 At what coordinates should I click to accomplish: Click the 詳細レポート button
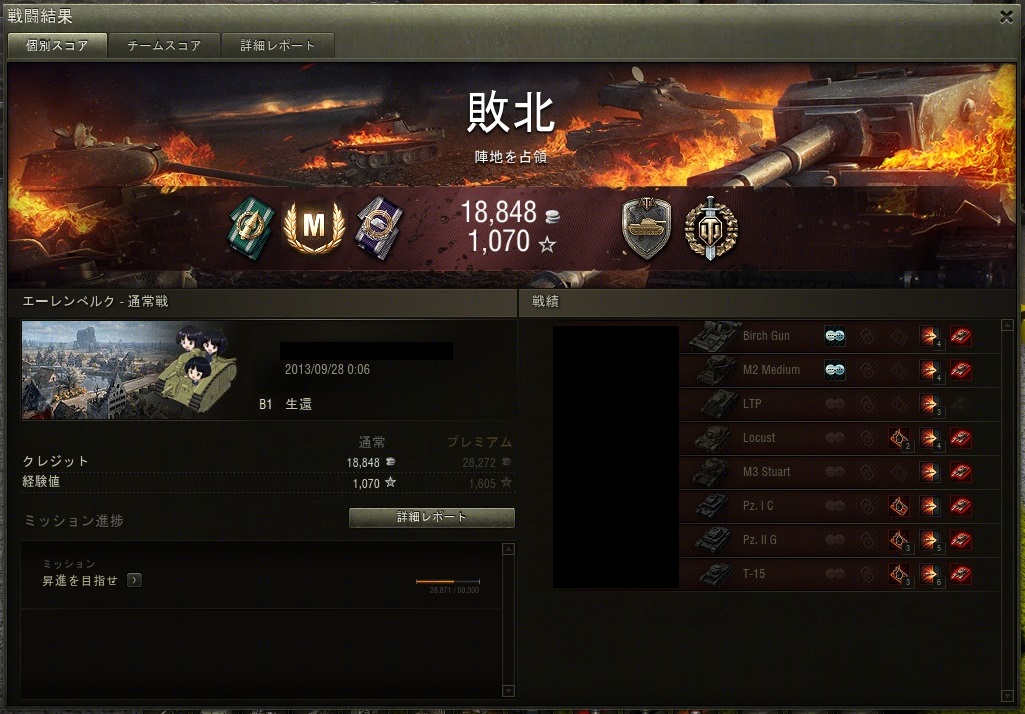(431, 518)
